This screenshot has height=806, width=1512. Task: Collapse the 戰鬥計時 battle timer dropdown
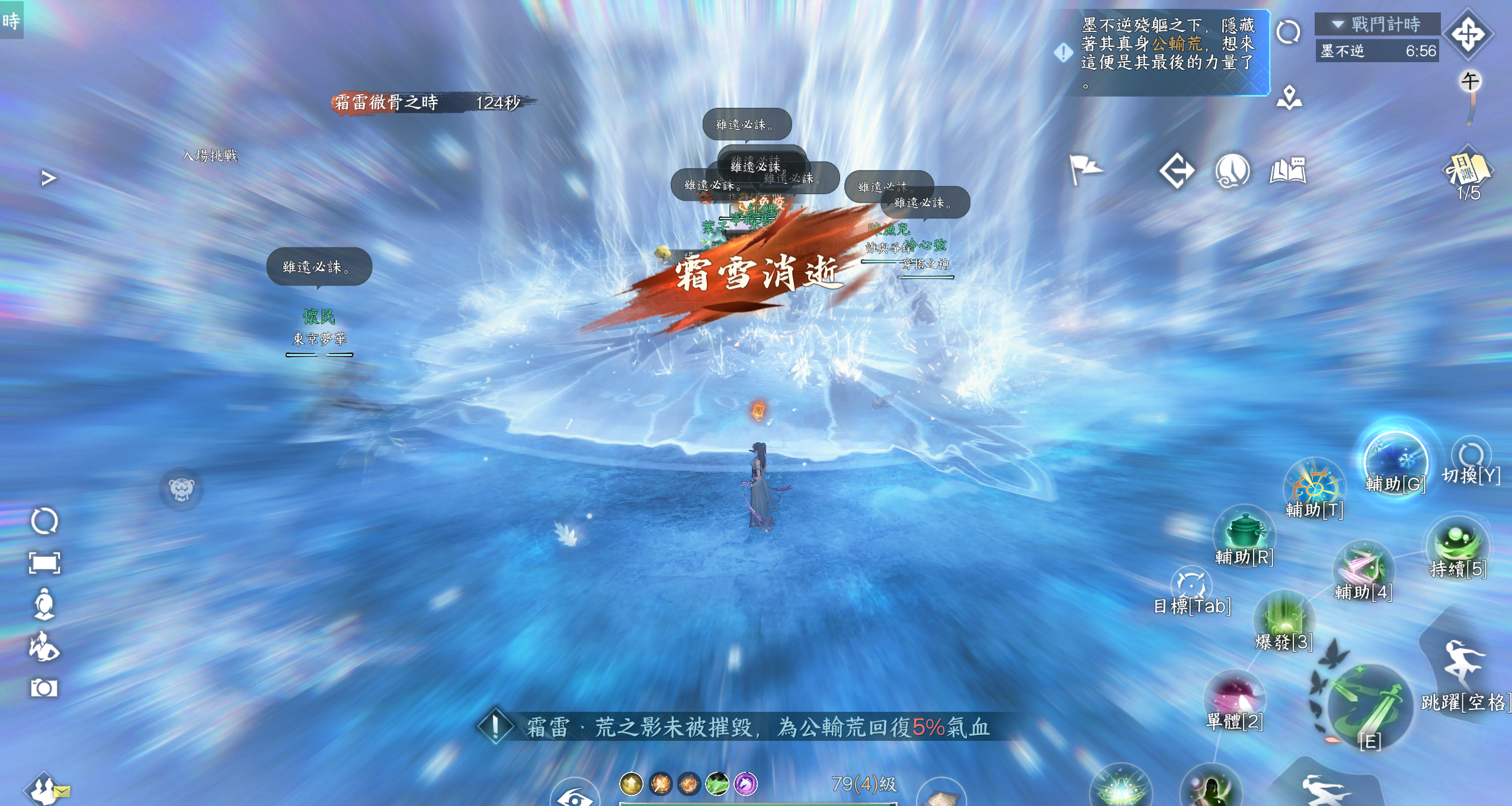click(1337, 24)
